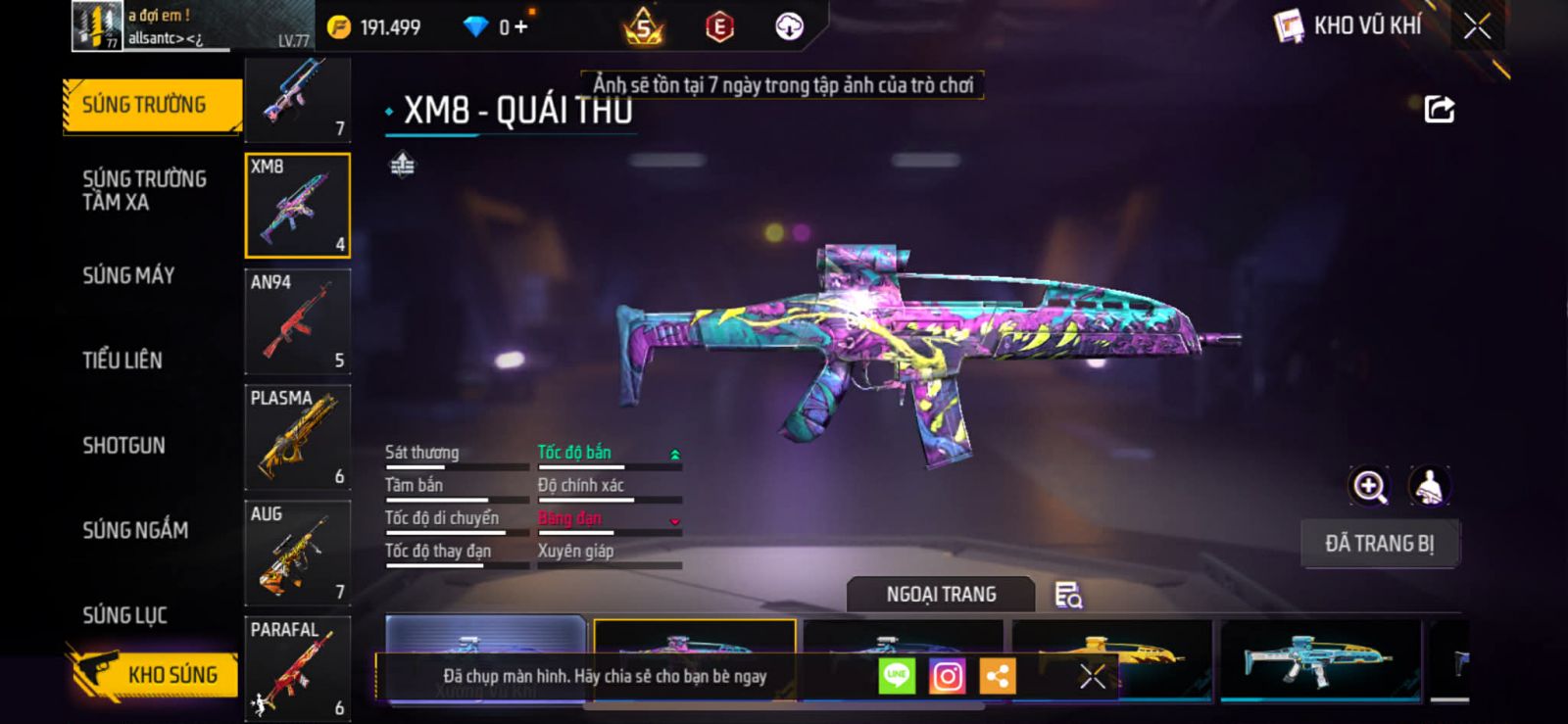Image resolution: width=1568 pixels, height=724 pixels.
Task: Click the share arrow icon
Action: click(x=1439, y=109)
